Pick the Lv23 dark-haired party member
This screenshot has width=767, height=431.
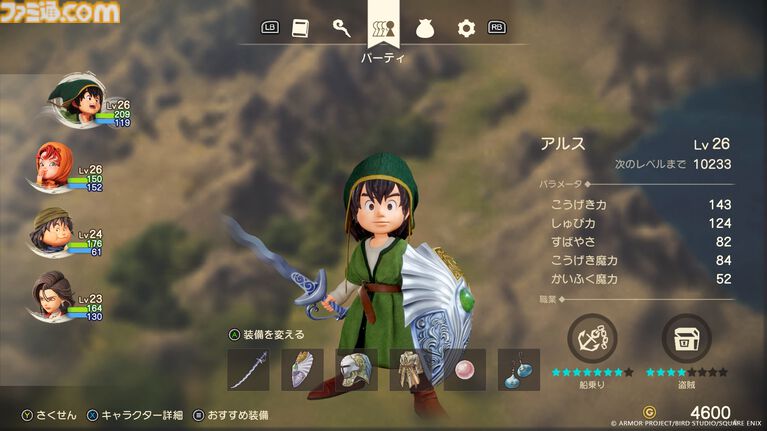click(56, 296)
